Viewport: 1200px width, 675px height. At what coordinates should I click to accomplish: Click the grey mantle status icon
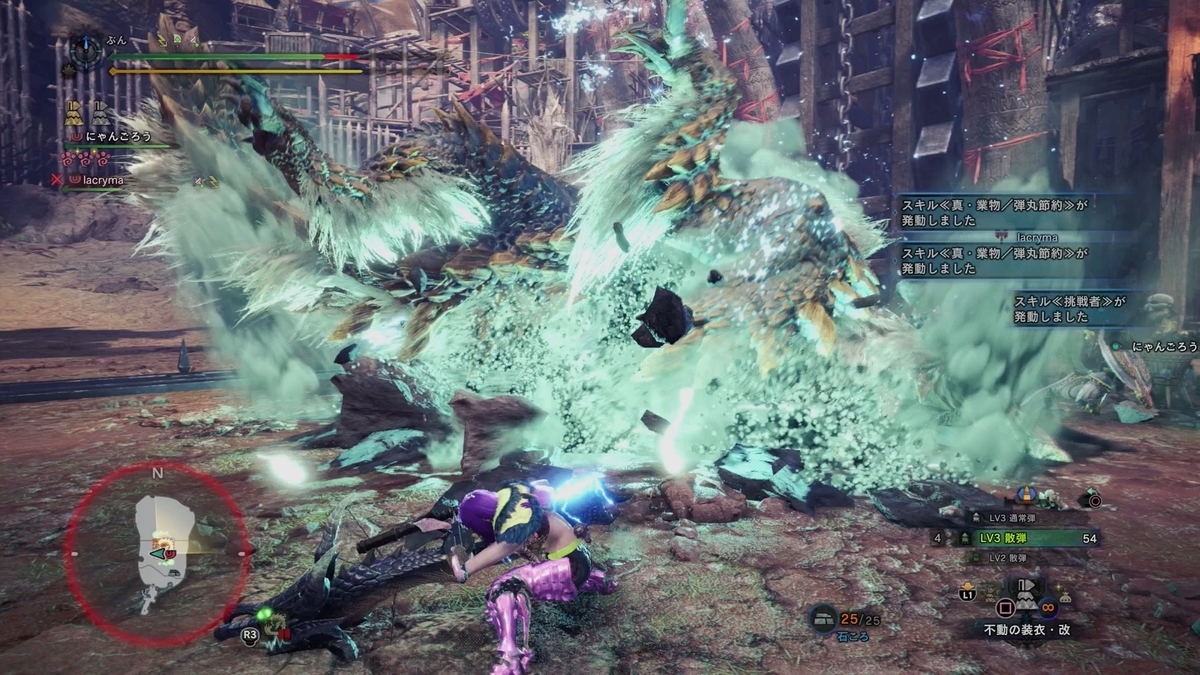(101, 112)
